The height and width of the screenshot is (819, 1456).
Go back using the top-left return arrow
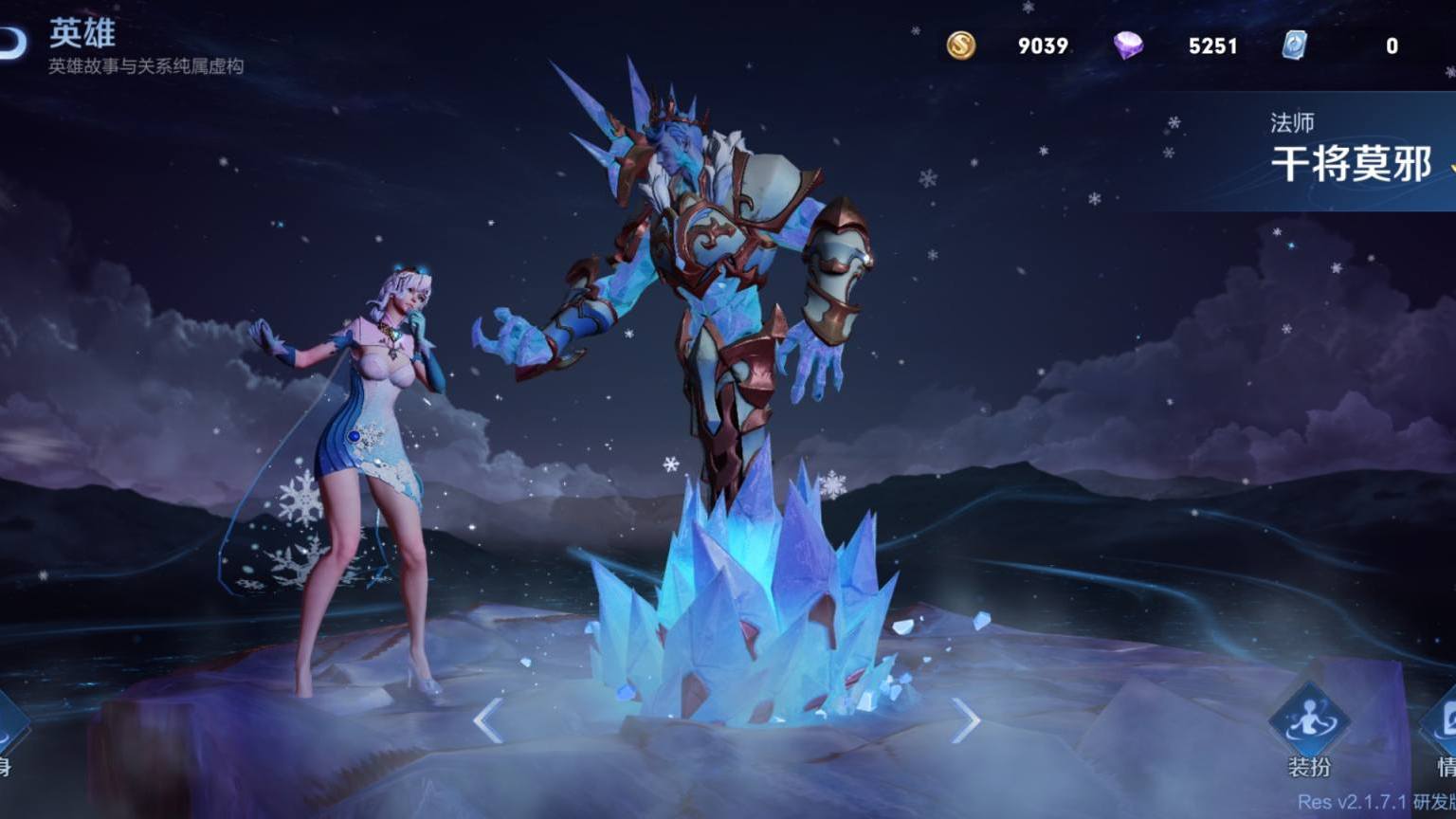tap(11, 43)
